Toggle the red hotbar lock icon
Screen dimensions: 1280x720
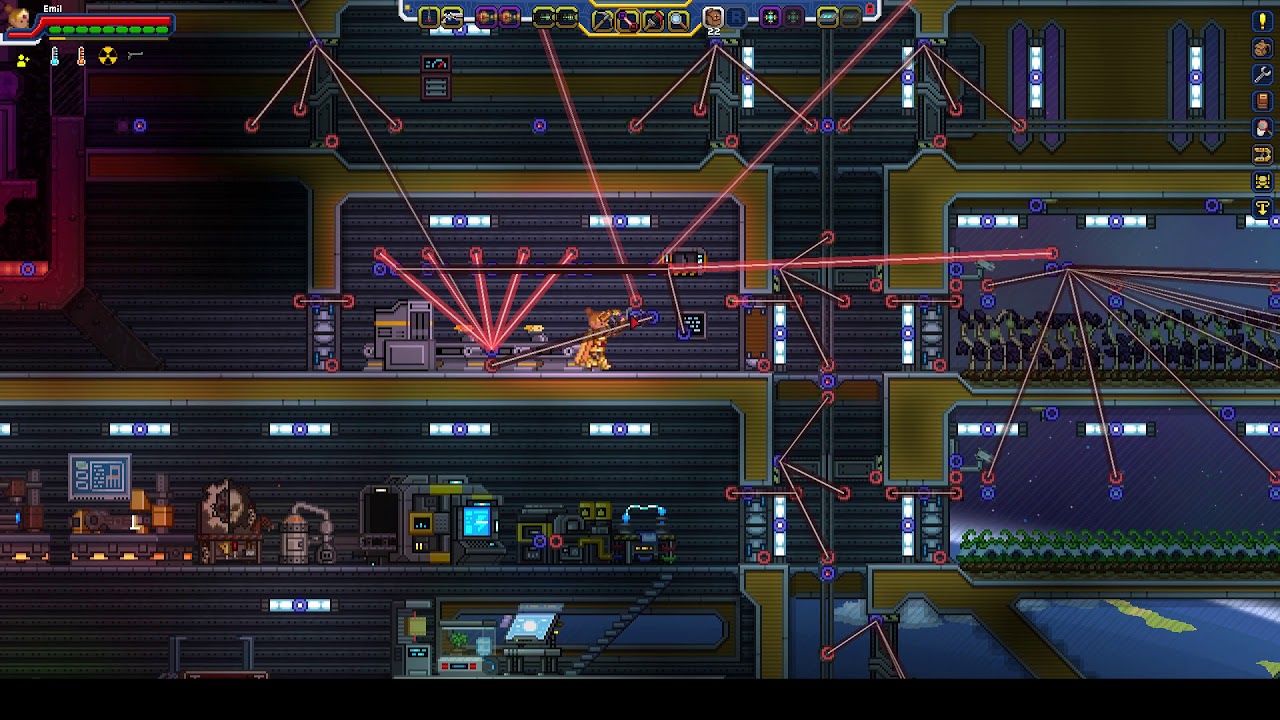coord(870,9)
